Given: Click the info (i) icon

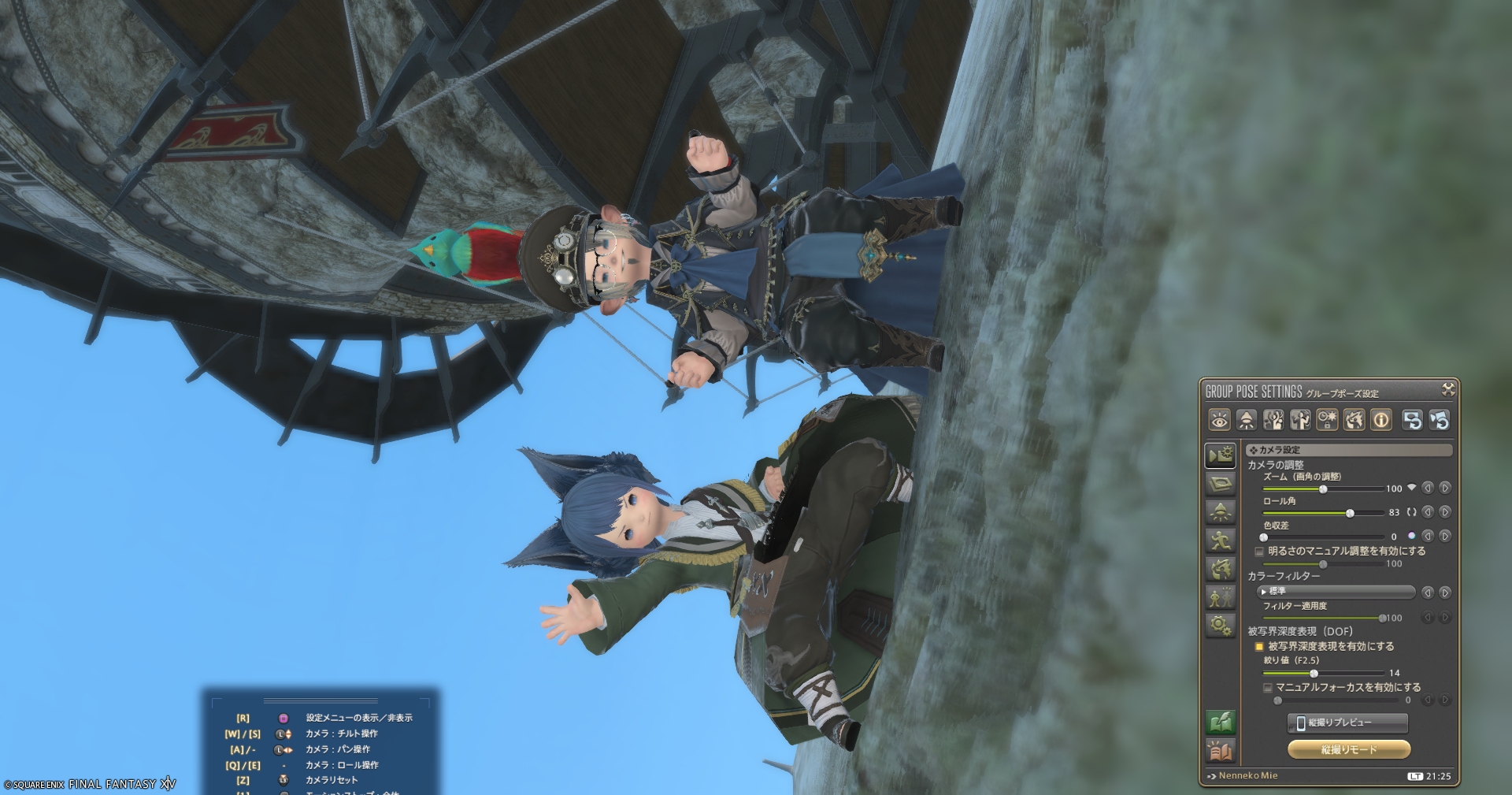Looking at the screenshot, I should click(x=1380, y=420).
